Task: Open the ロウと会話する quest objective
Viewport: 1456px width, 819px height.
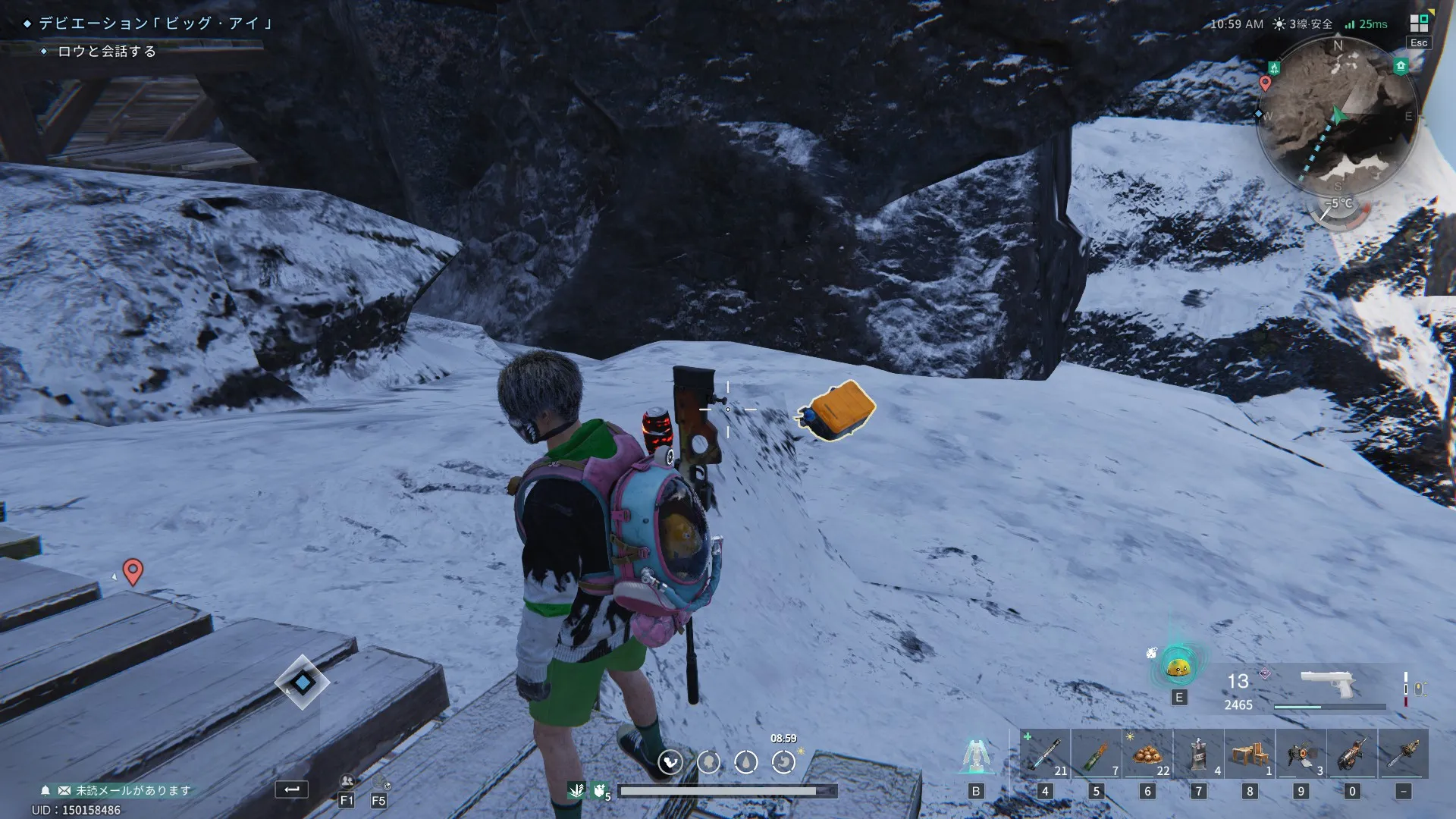Action: click(x=106, y=52)
